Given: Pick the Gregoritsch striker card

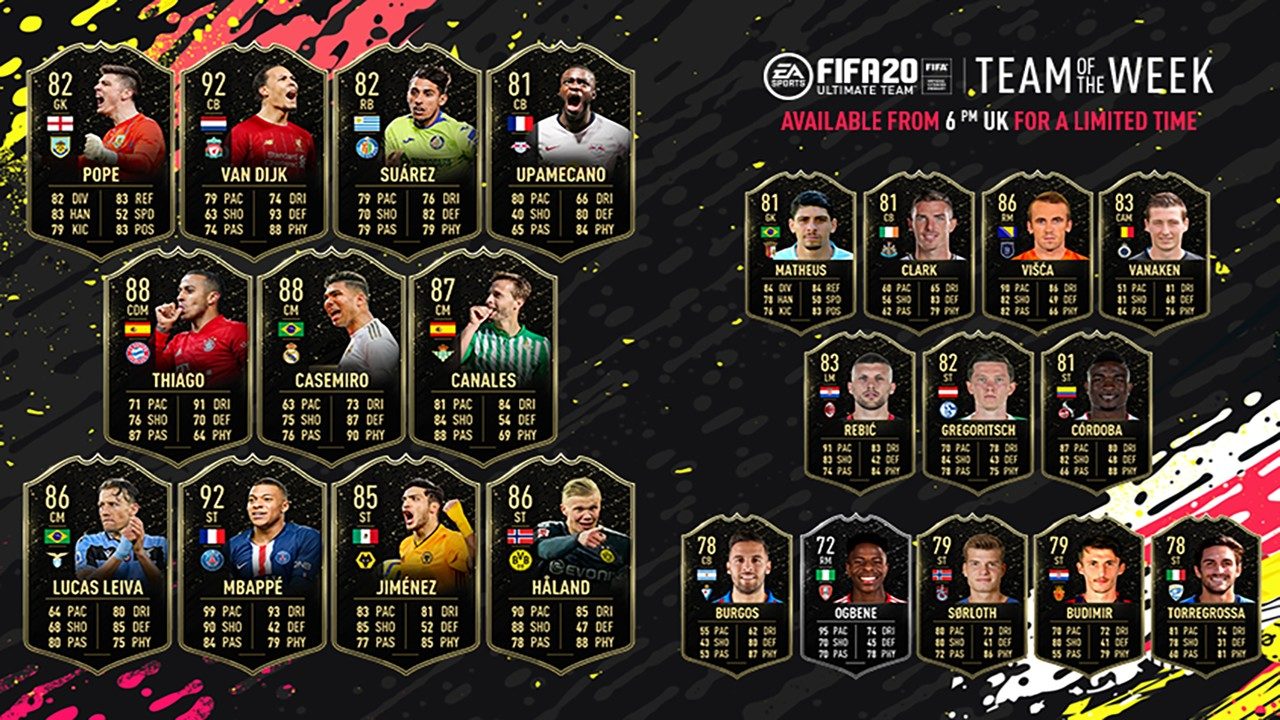Looking at the screenshot, I should coord(977,410).
